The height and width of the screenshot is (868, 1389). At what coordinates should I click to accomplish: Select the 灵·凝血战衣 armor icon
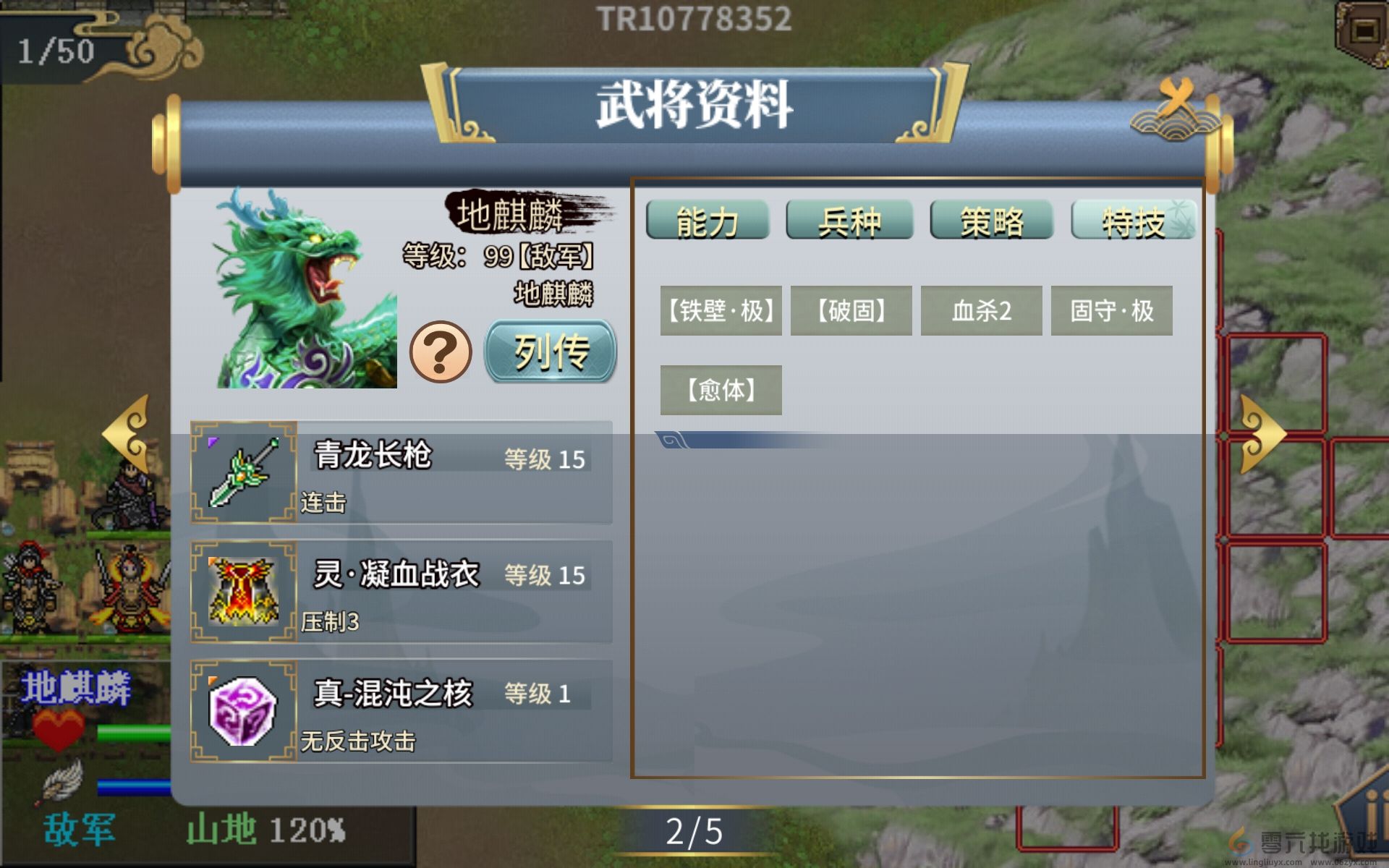pos(242,592)
